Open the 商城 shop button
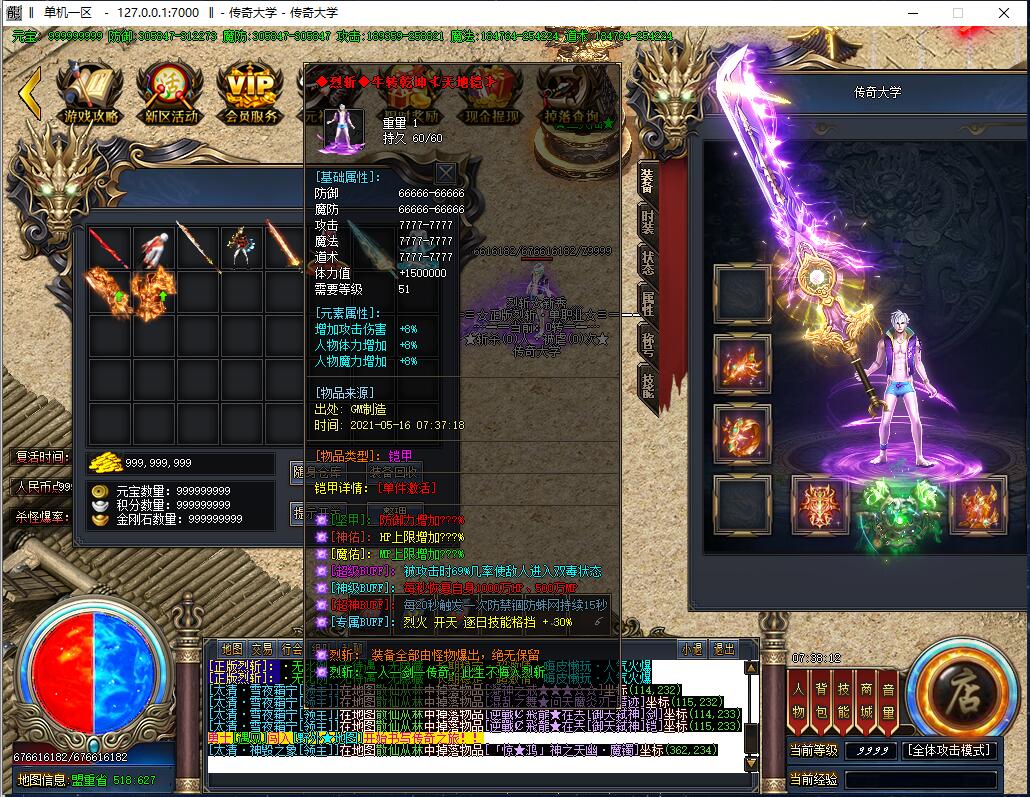The height and width of the screenshot is (797, 1030). pos(865,699)
